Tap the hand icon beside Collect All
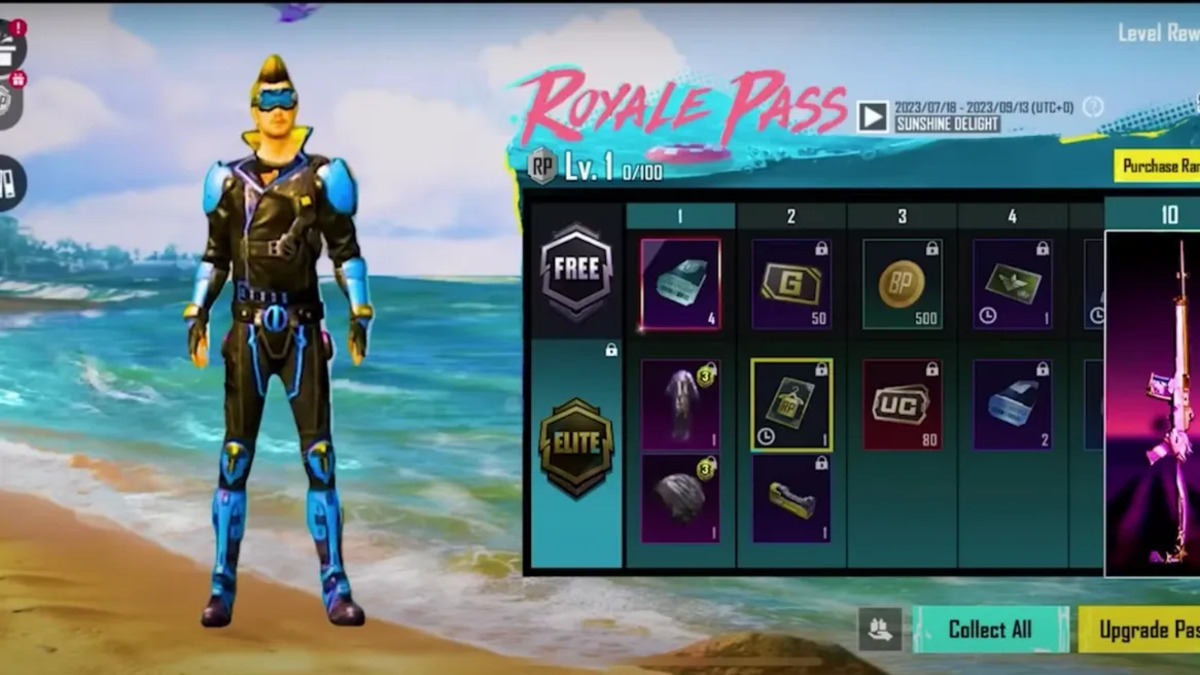The height and width of the screenshot is (675, 1200). (880, 629)
